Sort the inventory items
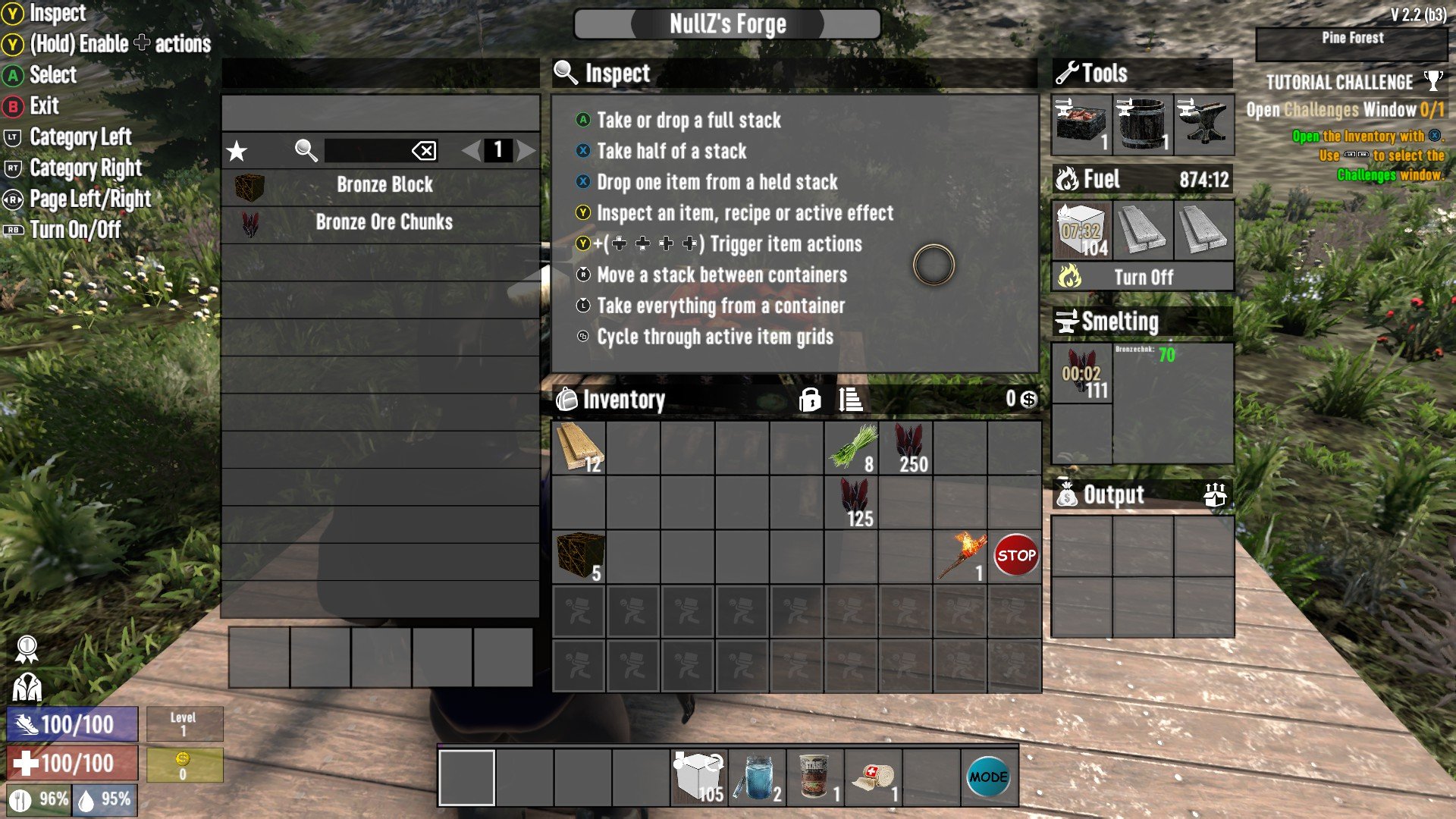The height and width of the screenshot is (819, 1456). pos(851,399)
